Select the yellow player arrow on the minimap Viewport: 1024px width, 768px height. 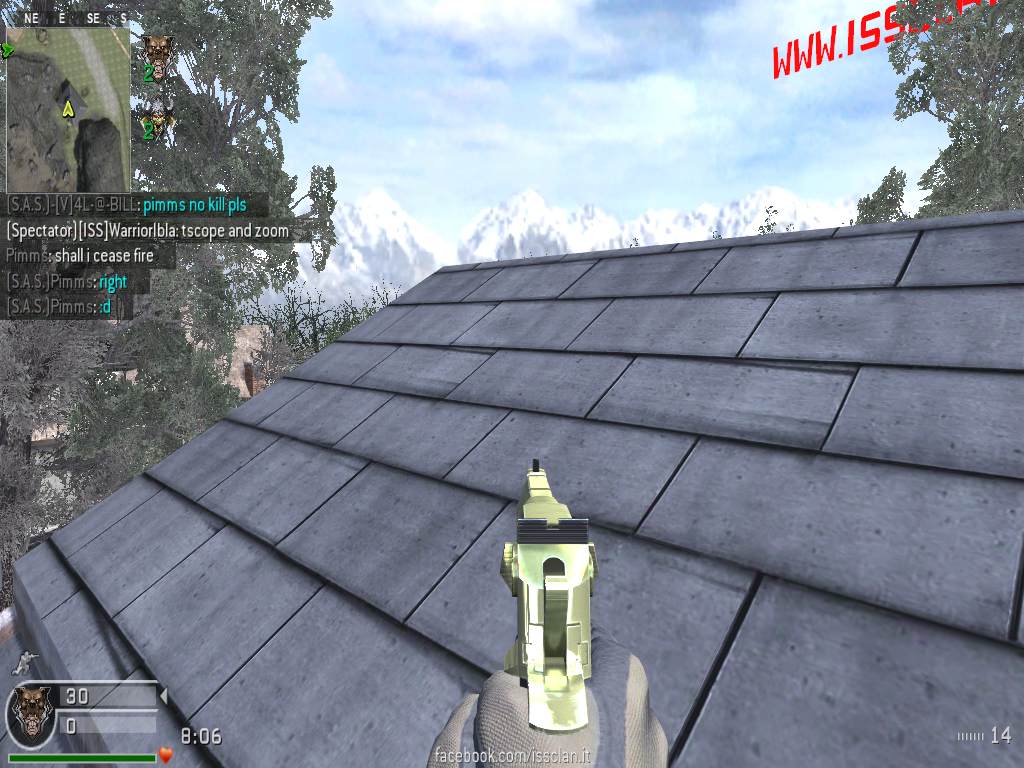coord(68,107)
